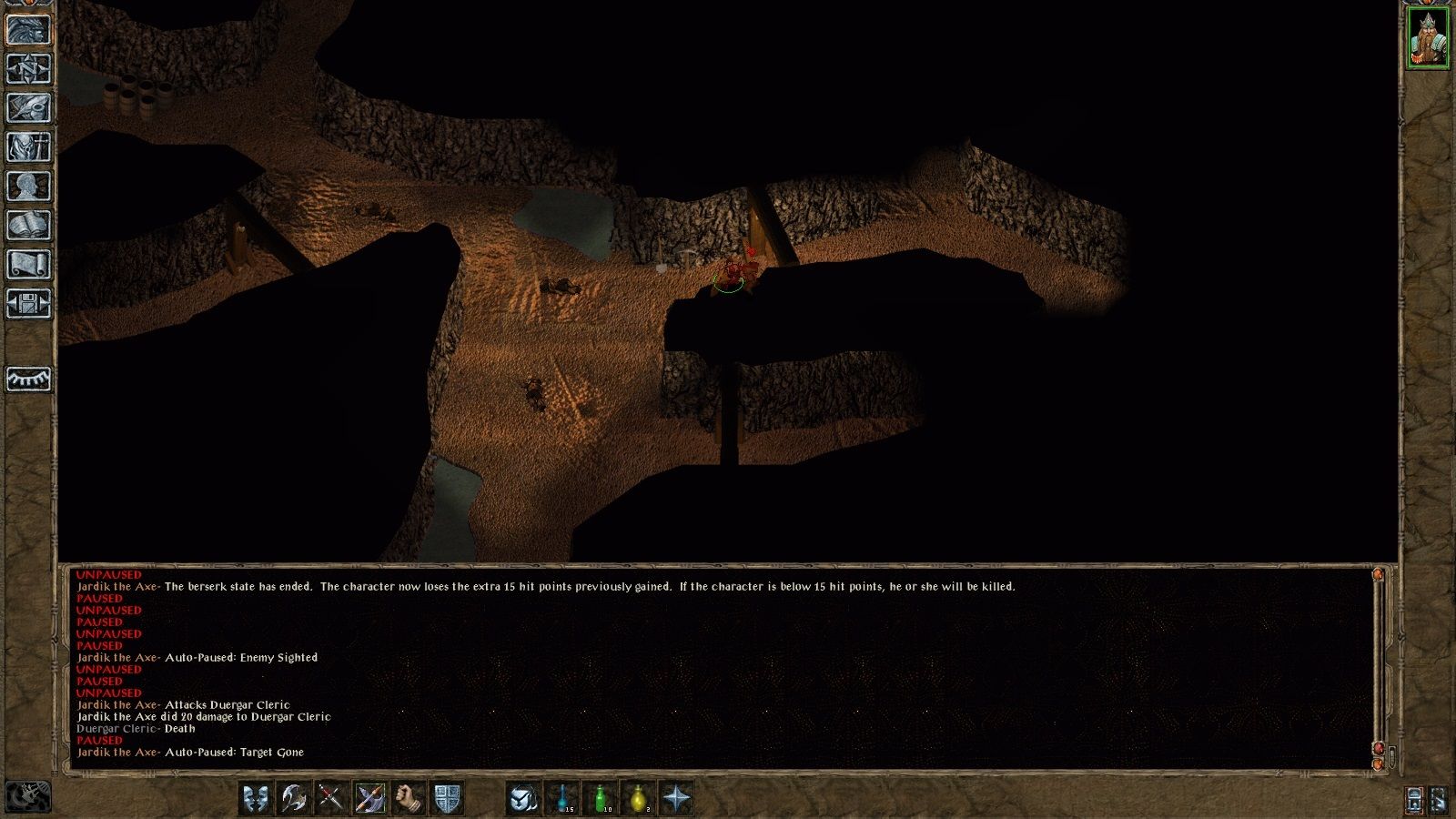Show the character record silhouette button
Screen dimensions: 1456x819
(x=28, y=187)
